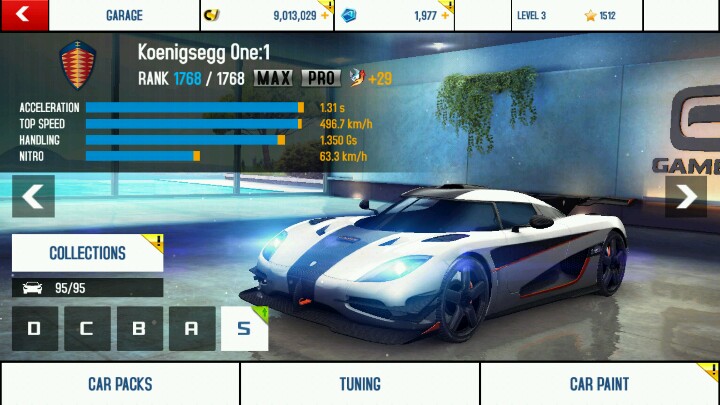
Task: Switch to class C cars
Action: (87, 328)
